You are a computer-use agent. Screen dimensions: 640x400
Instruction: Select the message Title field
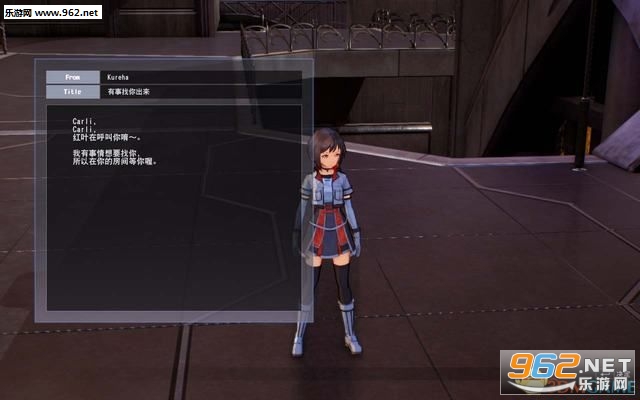[x=200, y=92]
